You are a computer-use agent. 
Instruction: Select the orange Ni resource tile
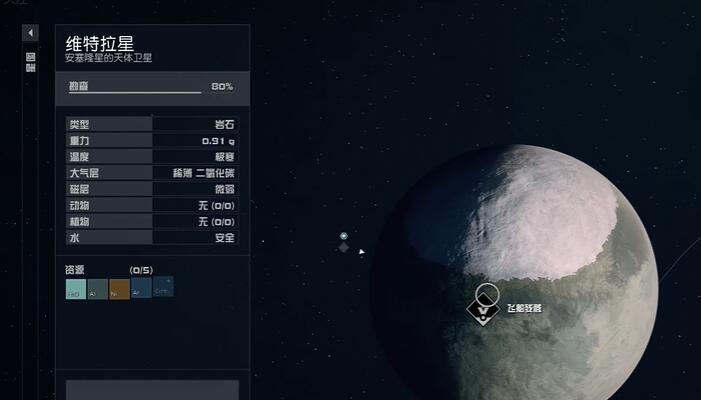click(120, 289)
